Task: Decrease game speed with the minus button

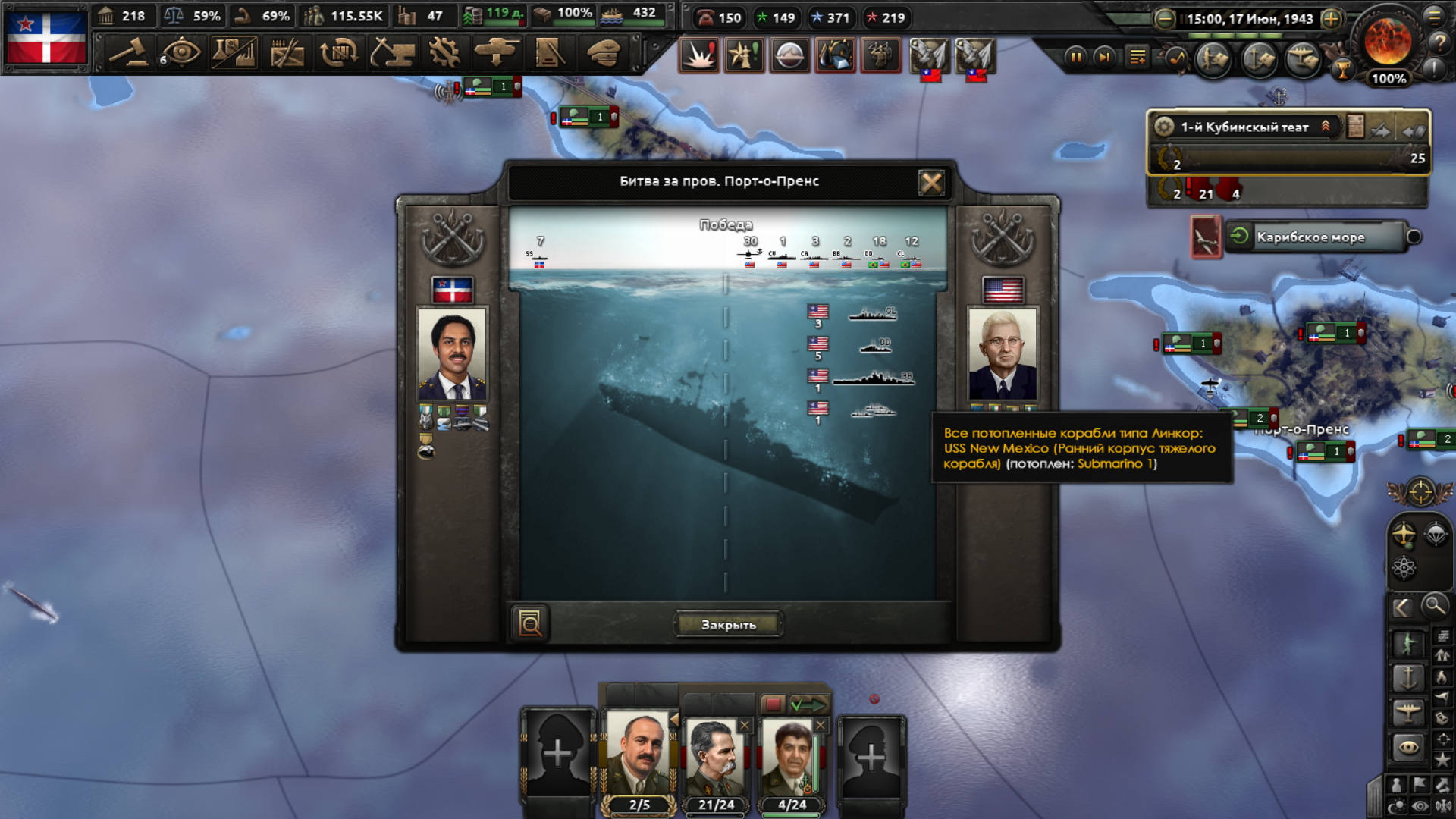Action: coord(1165,19)
